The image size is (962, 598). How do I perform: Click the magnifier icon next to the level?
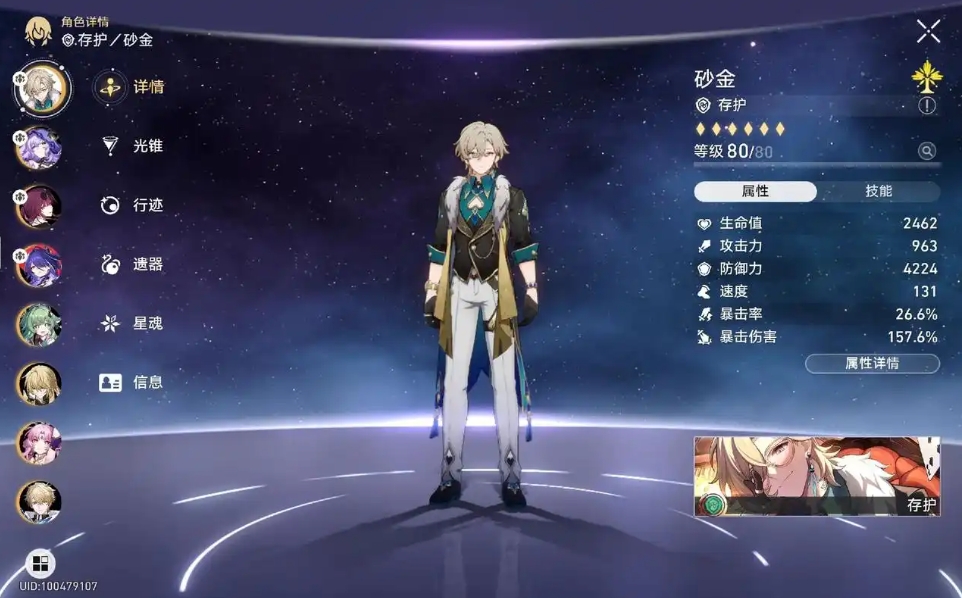point(927,151)
